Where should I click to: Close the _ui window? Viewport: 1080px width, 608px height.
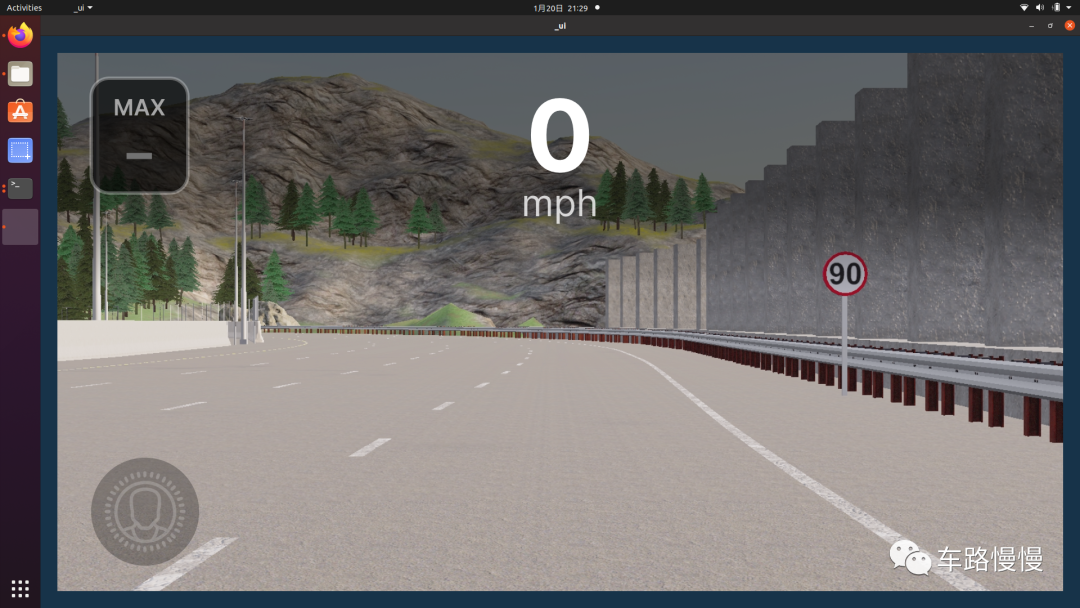[x=1069, y=25]
